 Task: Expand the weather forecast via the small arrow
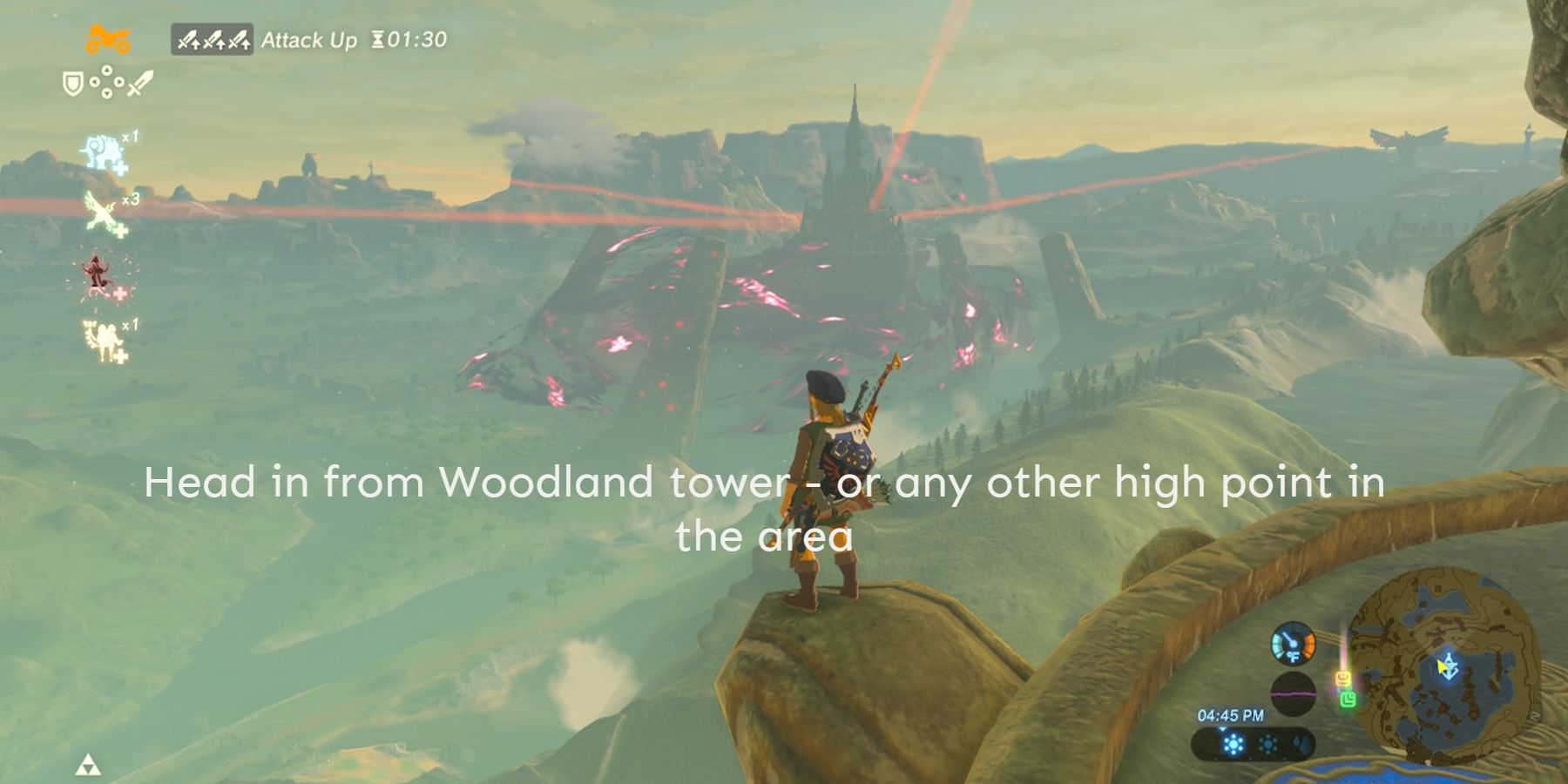pos(1223,730)
